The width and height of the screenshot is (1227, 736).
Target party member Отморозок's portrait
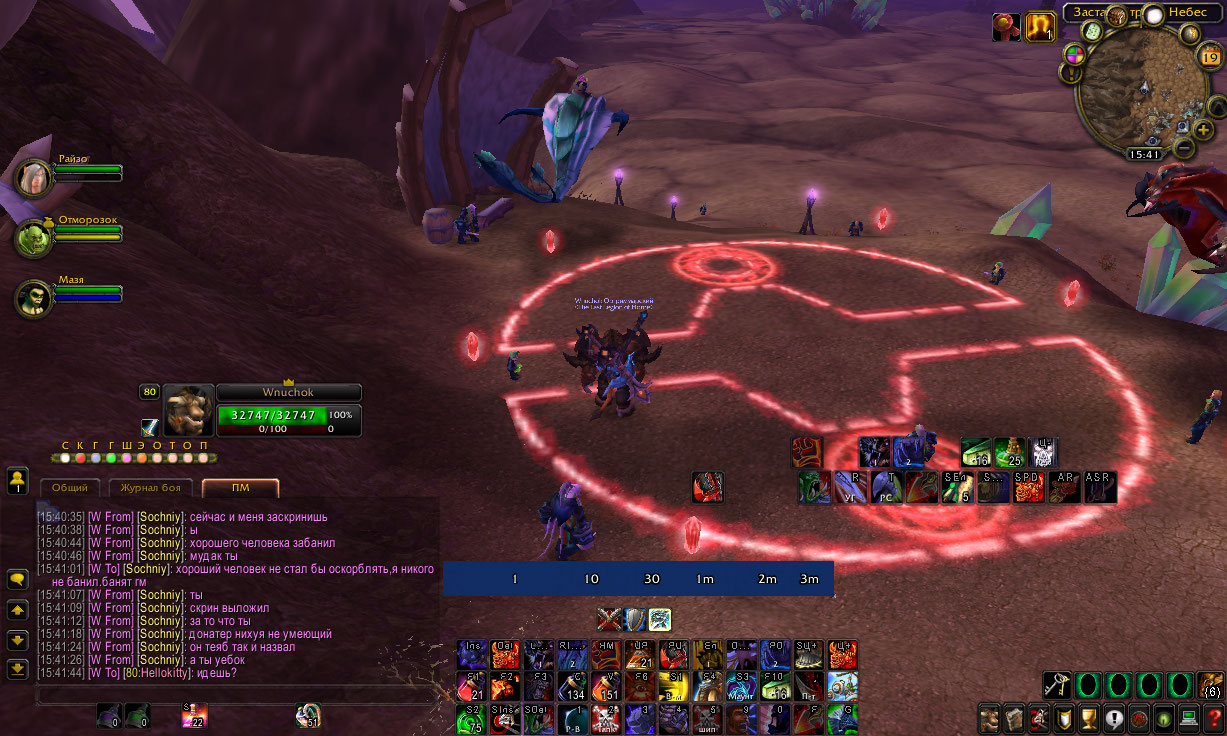click(33, 237)
